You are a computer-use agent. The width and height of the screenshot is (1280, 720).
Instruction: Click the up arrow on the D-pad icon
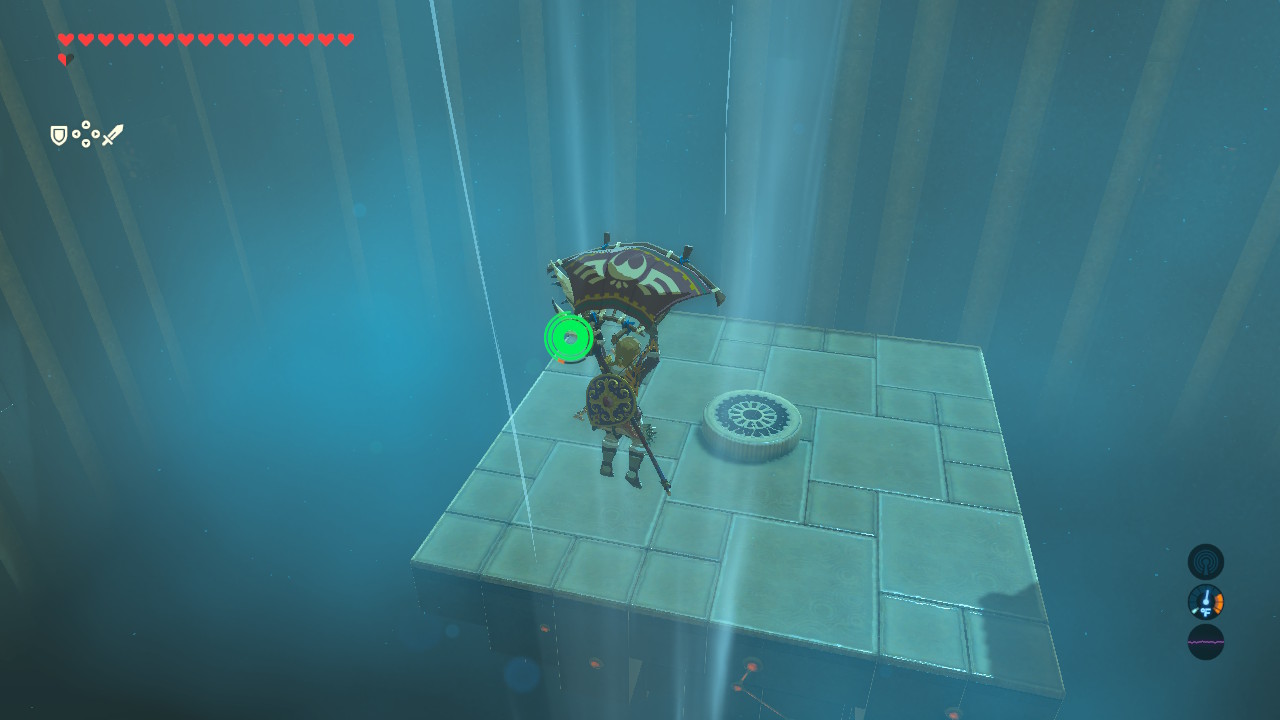86,124
